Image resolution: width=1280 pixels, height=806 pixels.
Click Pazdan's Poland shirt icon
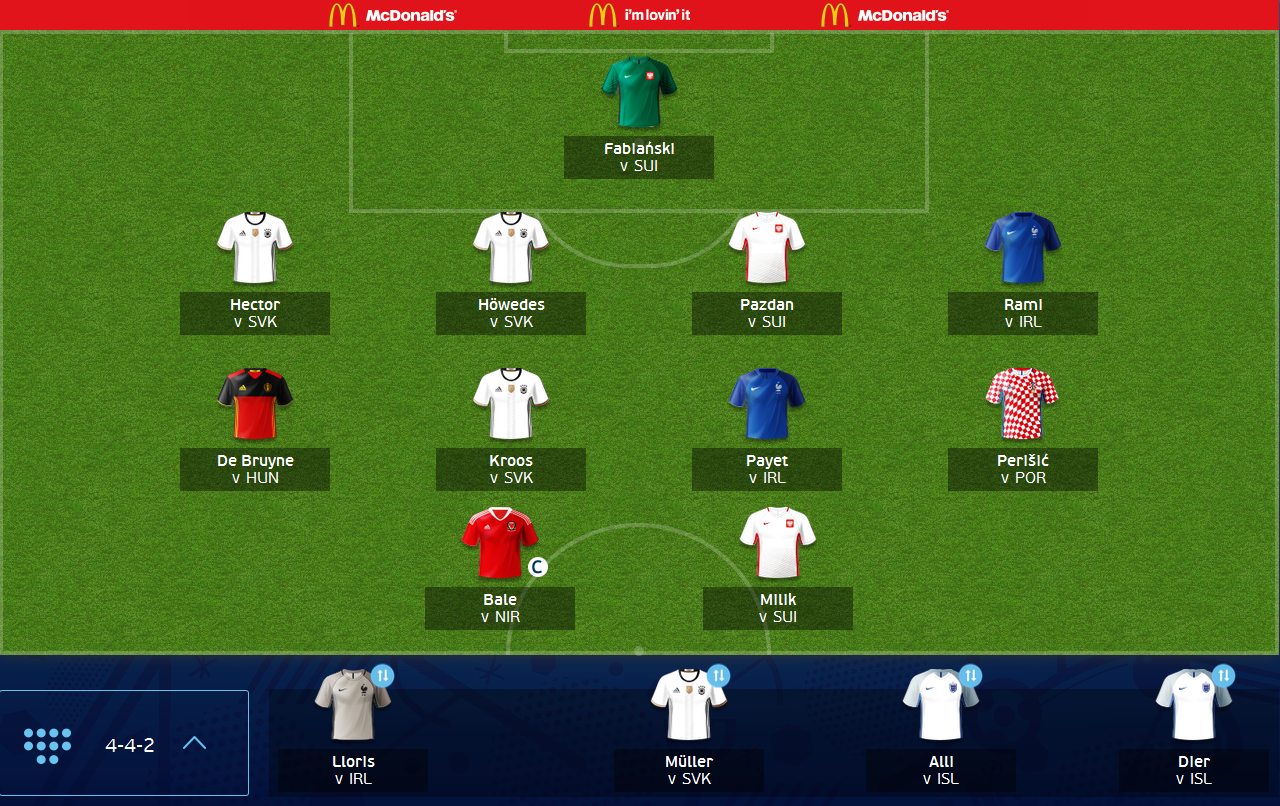tap(766, 247)
